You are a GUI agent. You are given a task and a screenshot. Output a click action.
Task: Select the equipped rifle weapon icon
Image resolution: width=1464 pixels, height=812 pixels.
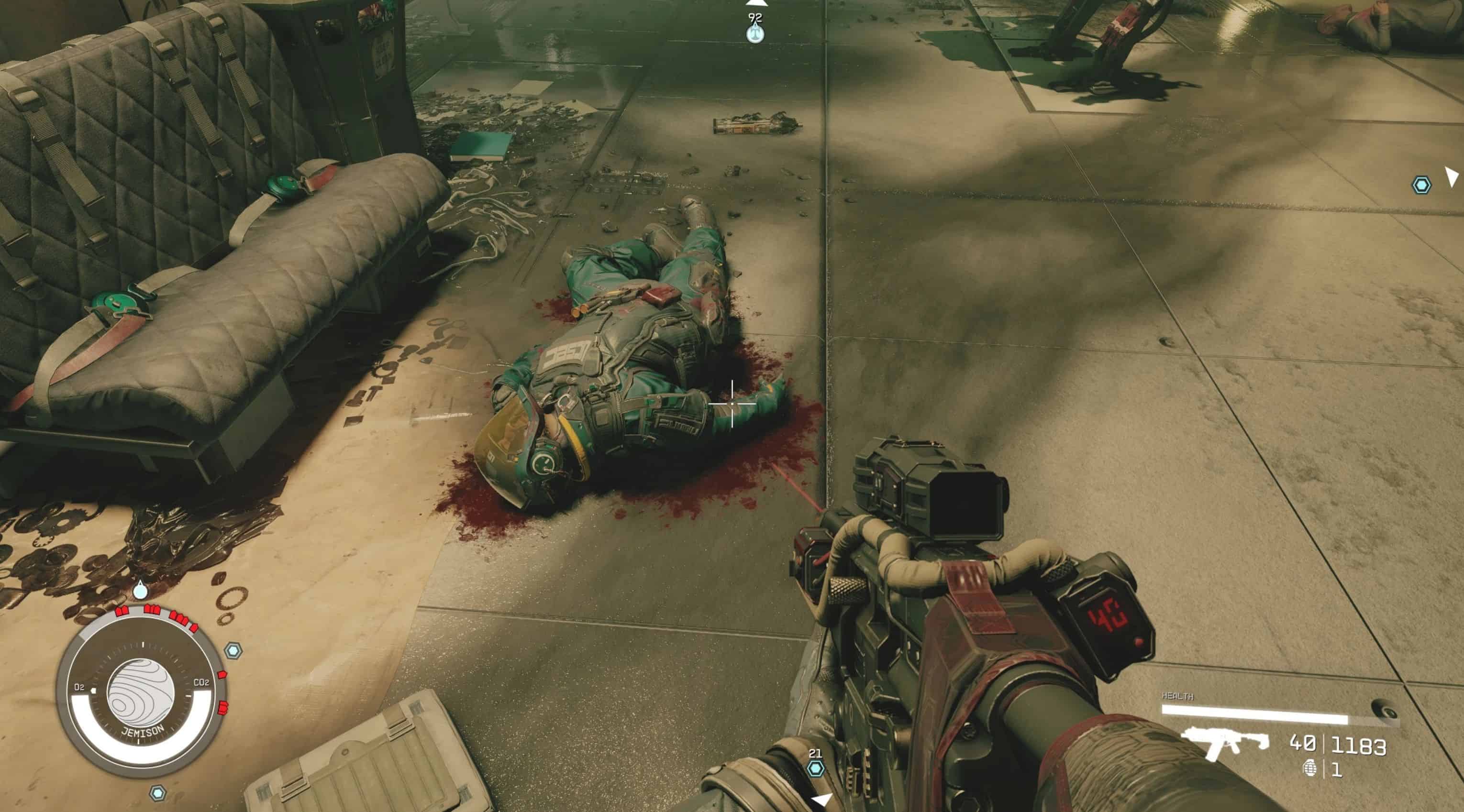tap(1225, 743)
